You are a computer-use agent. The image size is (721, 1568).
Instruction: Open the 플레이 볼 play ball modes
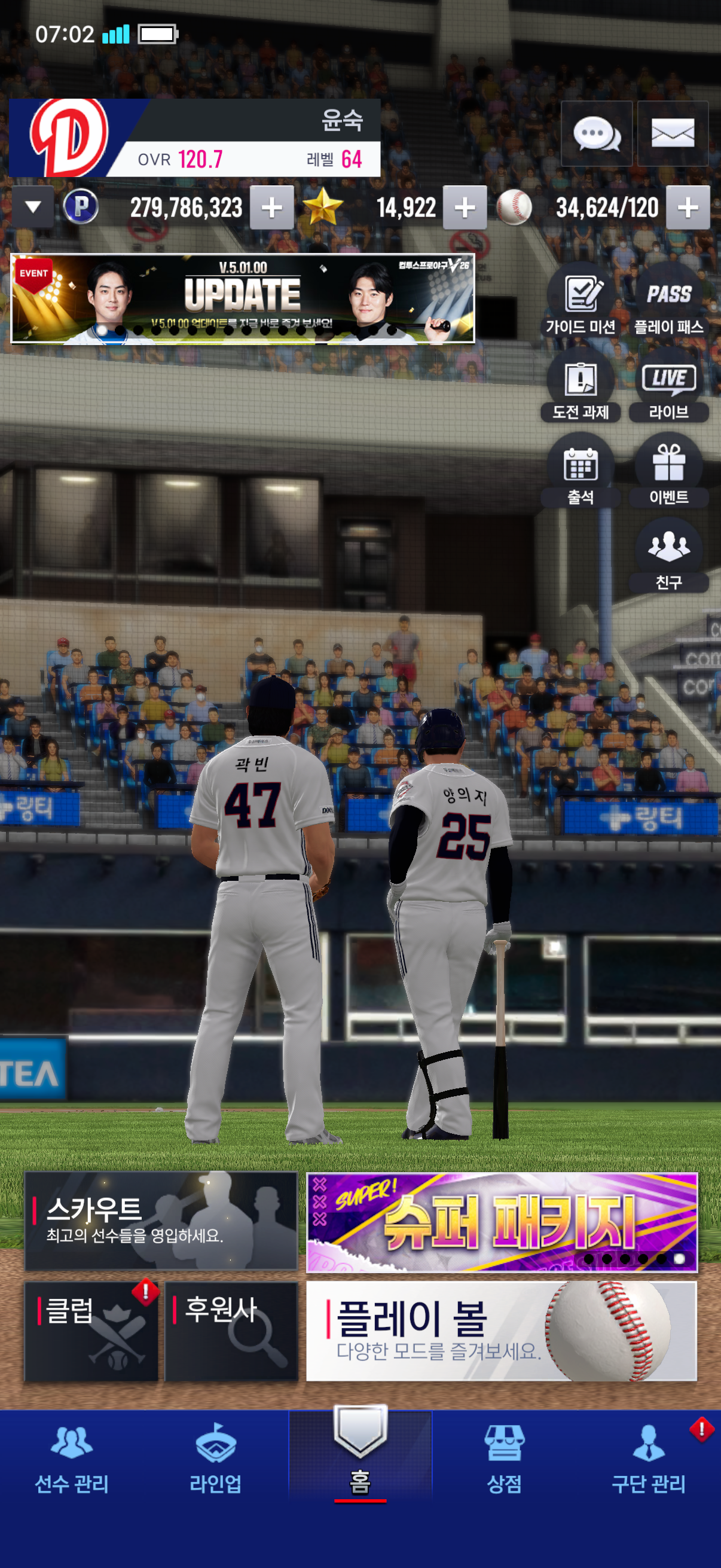pos(502,1331)
